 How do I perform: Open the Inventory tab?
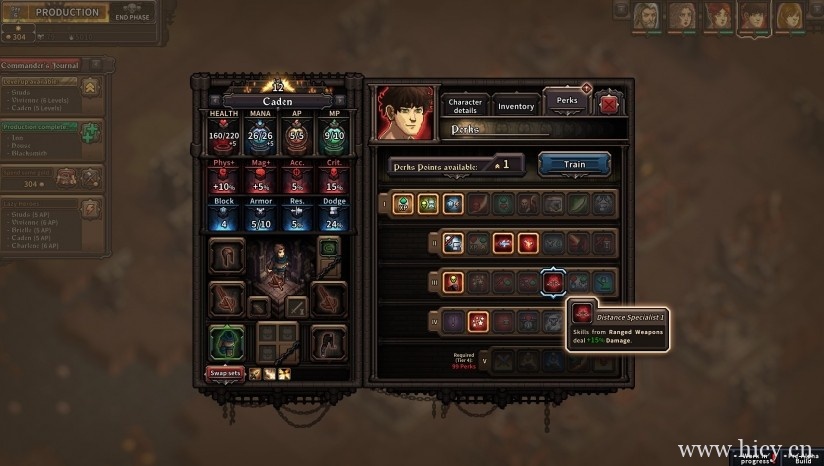[x=516, y=106]
